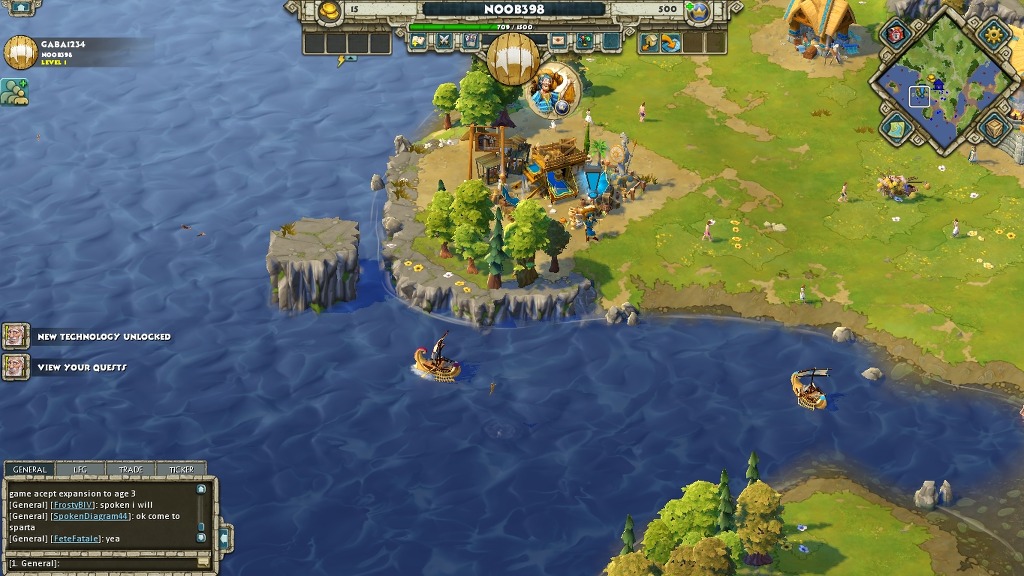
Task: Collapse the chat panel with the arrow button
Action: coord(223,536)
